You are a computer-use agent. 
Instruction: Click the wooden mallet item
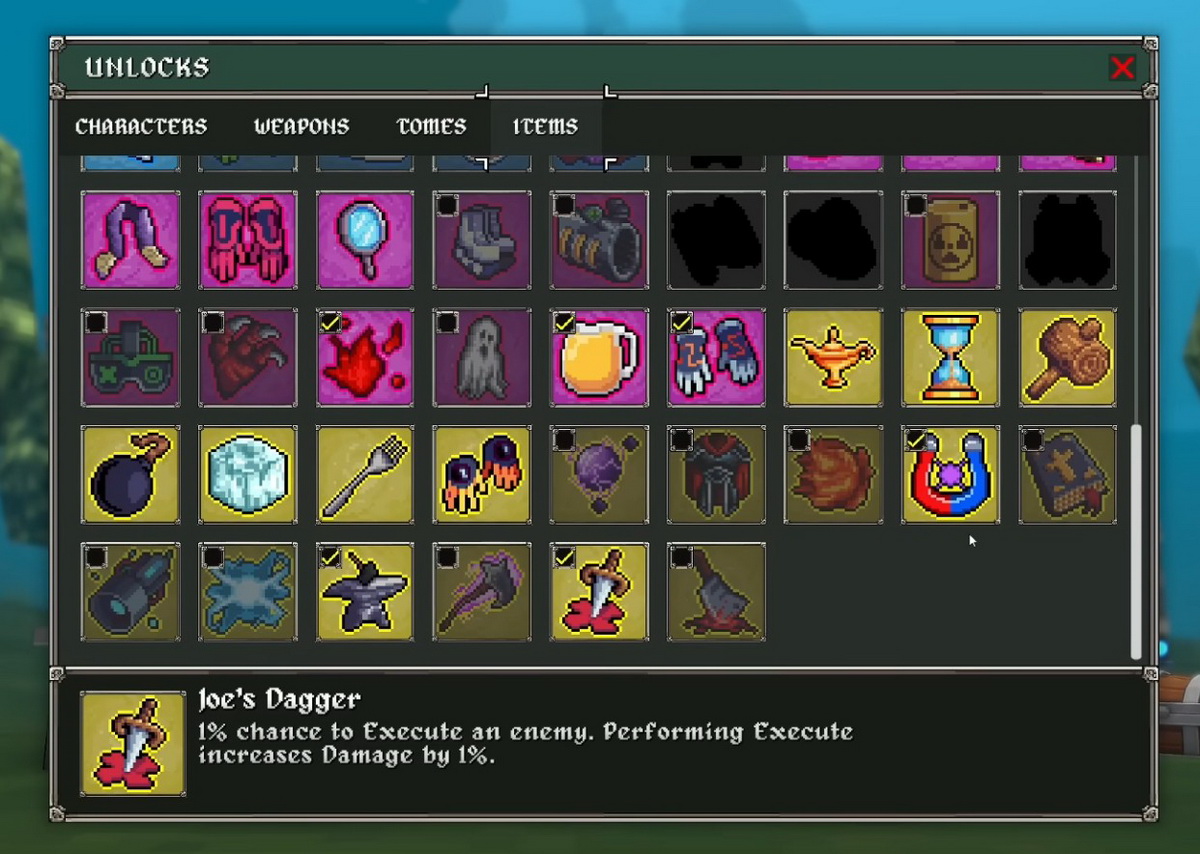[1067, 357]
